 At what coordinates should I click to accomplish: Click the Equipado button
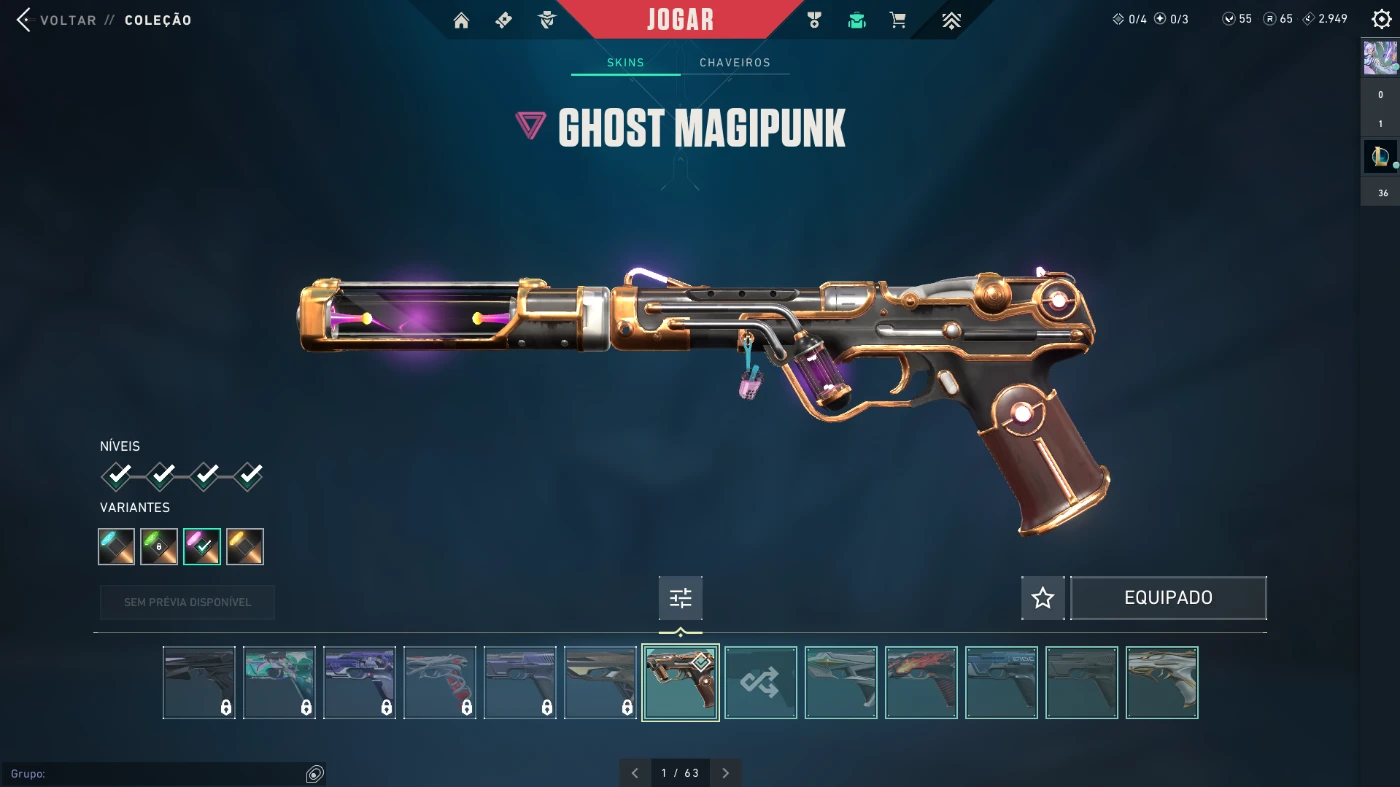[1168, 598]
